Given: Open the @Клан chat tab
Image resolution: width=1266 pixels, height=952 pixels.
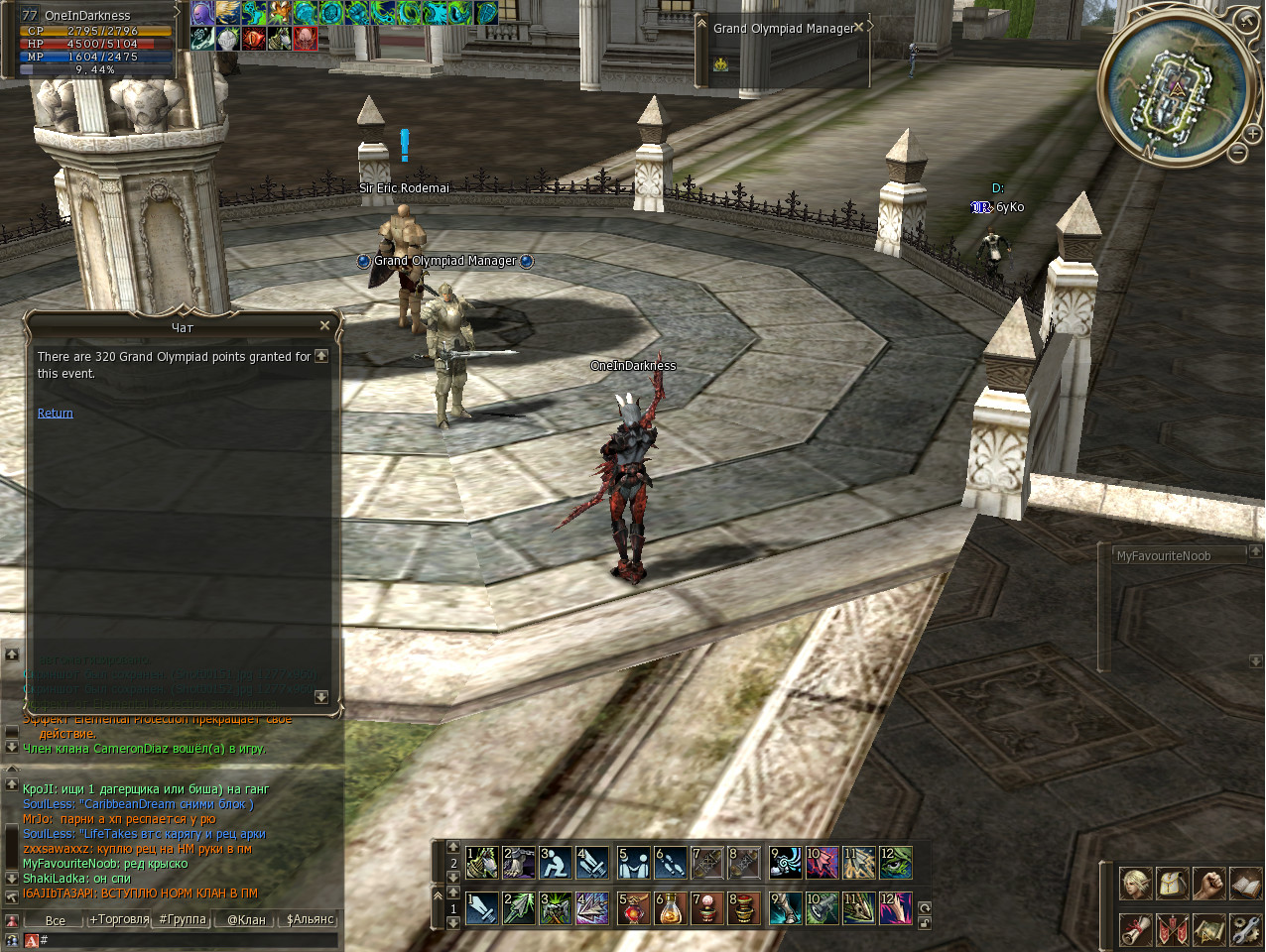Looking at the screenshot, I should (x=246, y=920).
